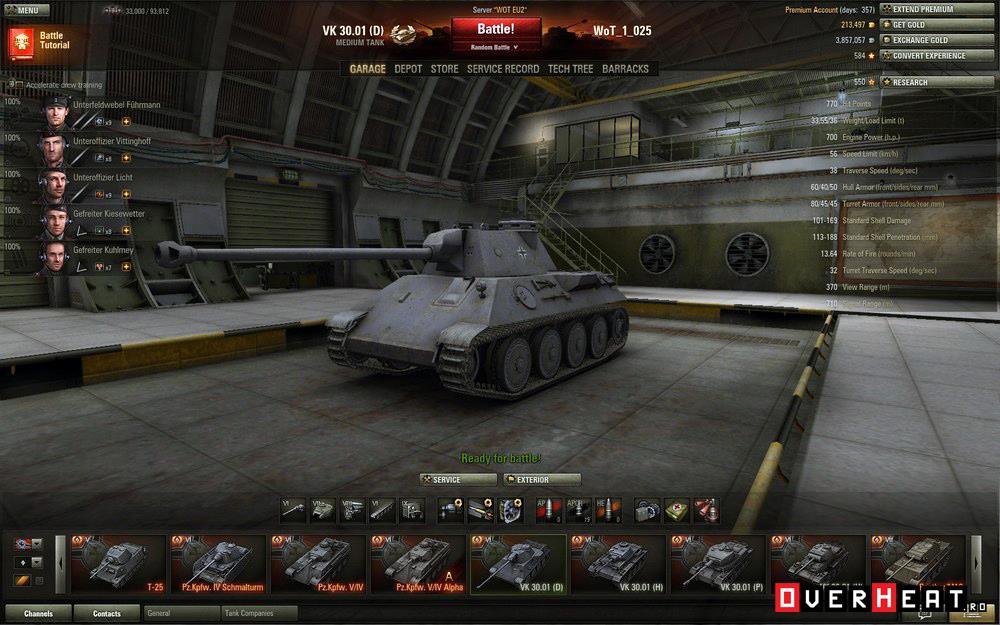The image size is (1000, 625).
Task: Open the main MENU button
Action: click(x=25, y=10)
